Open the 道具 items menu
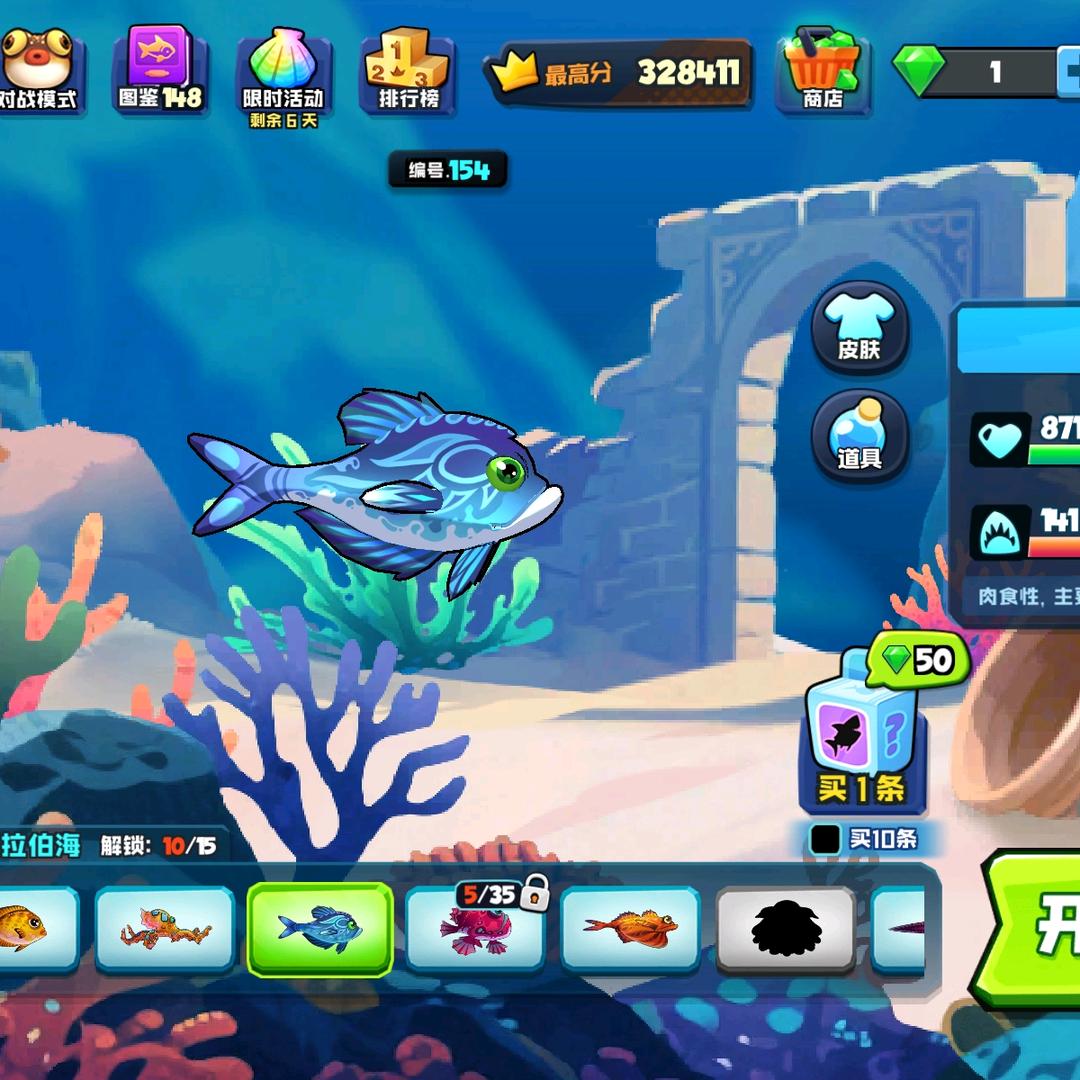 (859, 436)
